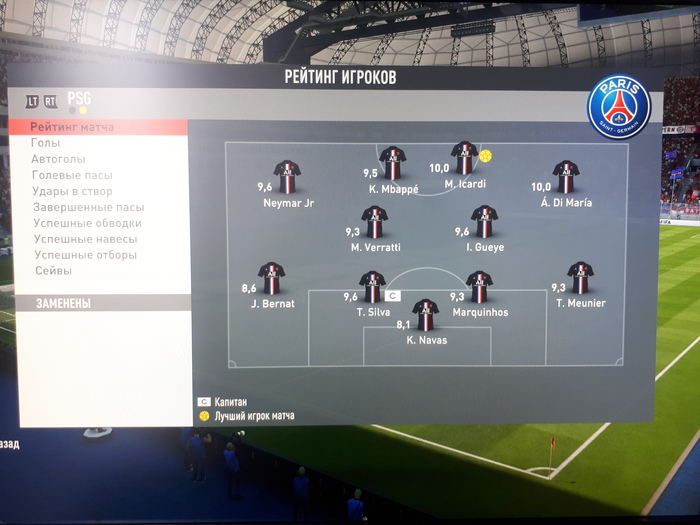This screenshot has width=700, height=525.
Task: Select the Рейтинг матча menu entry
Action: coord(72,127)
